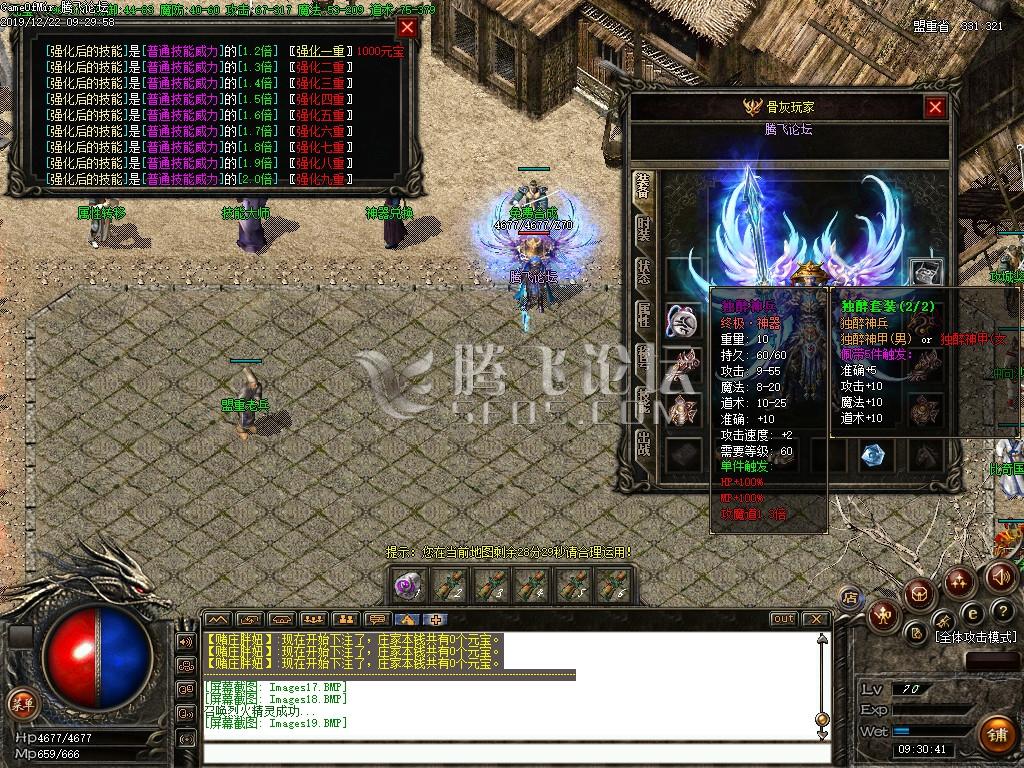The image size is (1024, 768).
Task: Click the 'out' button on chat bar
Action: pyautogui.click(x=783, y=619)
